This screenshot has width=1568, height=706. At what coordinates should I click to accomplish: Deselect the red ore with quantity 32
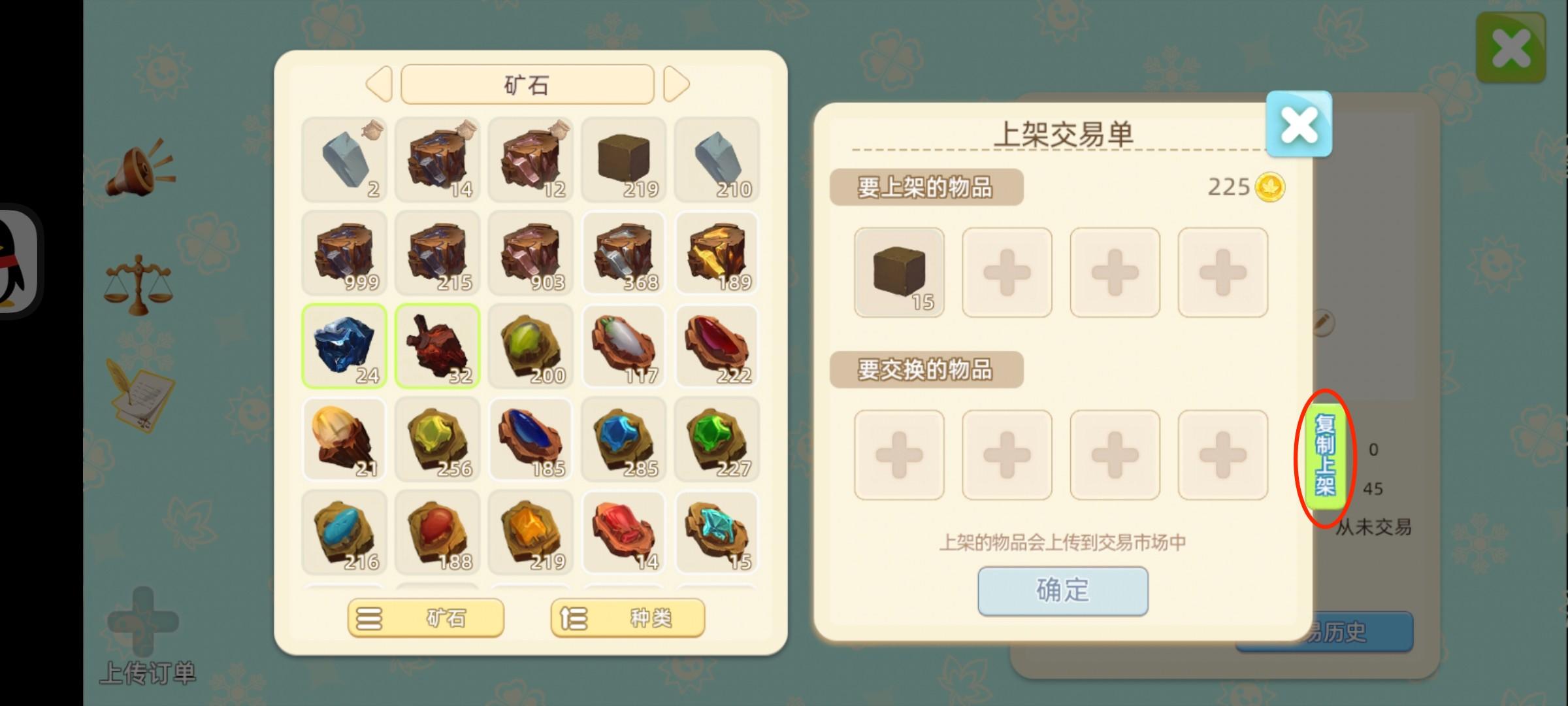tap(438, 346)
